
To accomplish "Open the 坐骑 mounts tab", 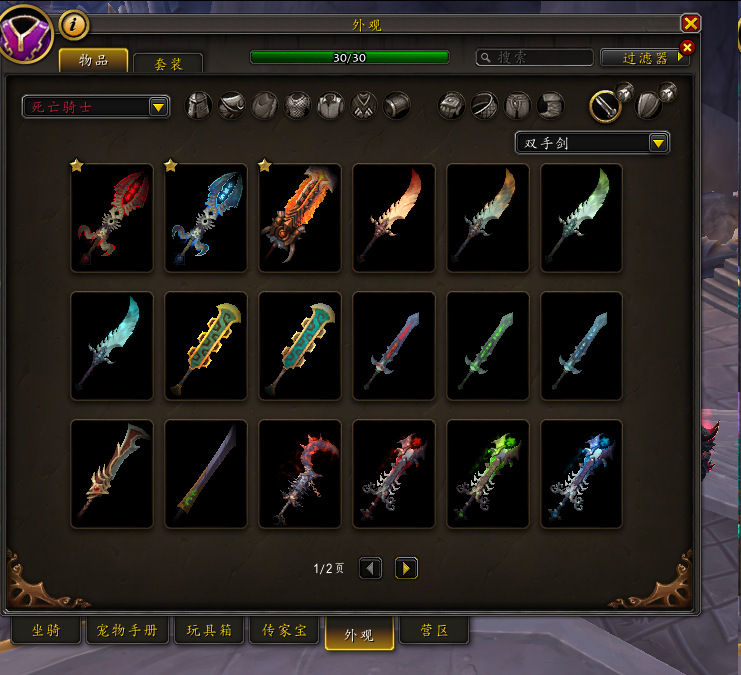I will 46,632.
